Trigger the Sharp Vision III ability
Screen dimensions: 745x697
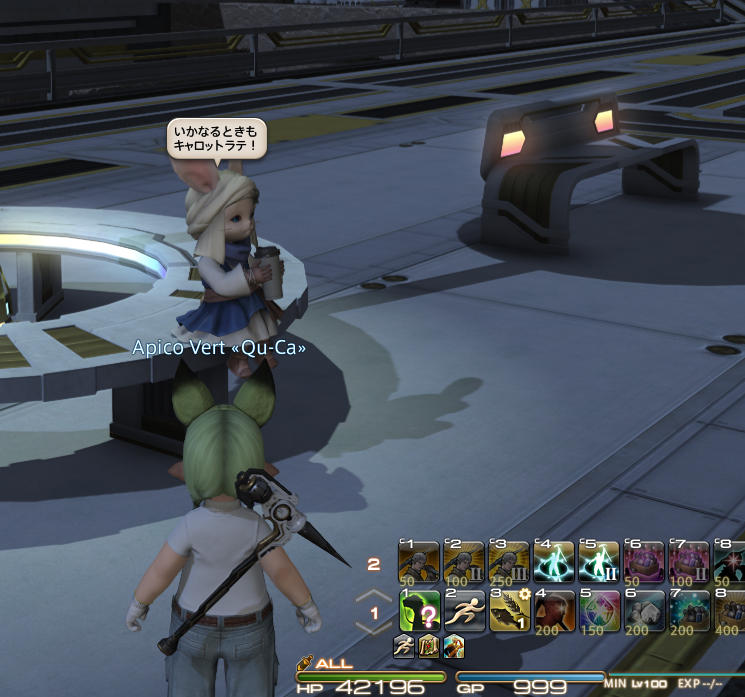(x=509, y=563)
